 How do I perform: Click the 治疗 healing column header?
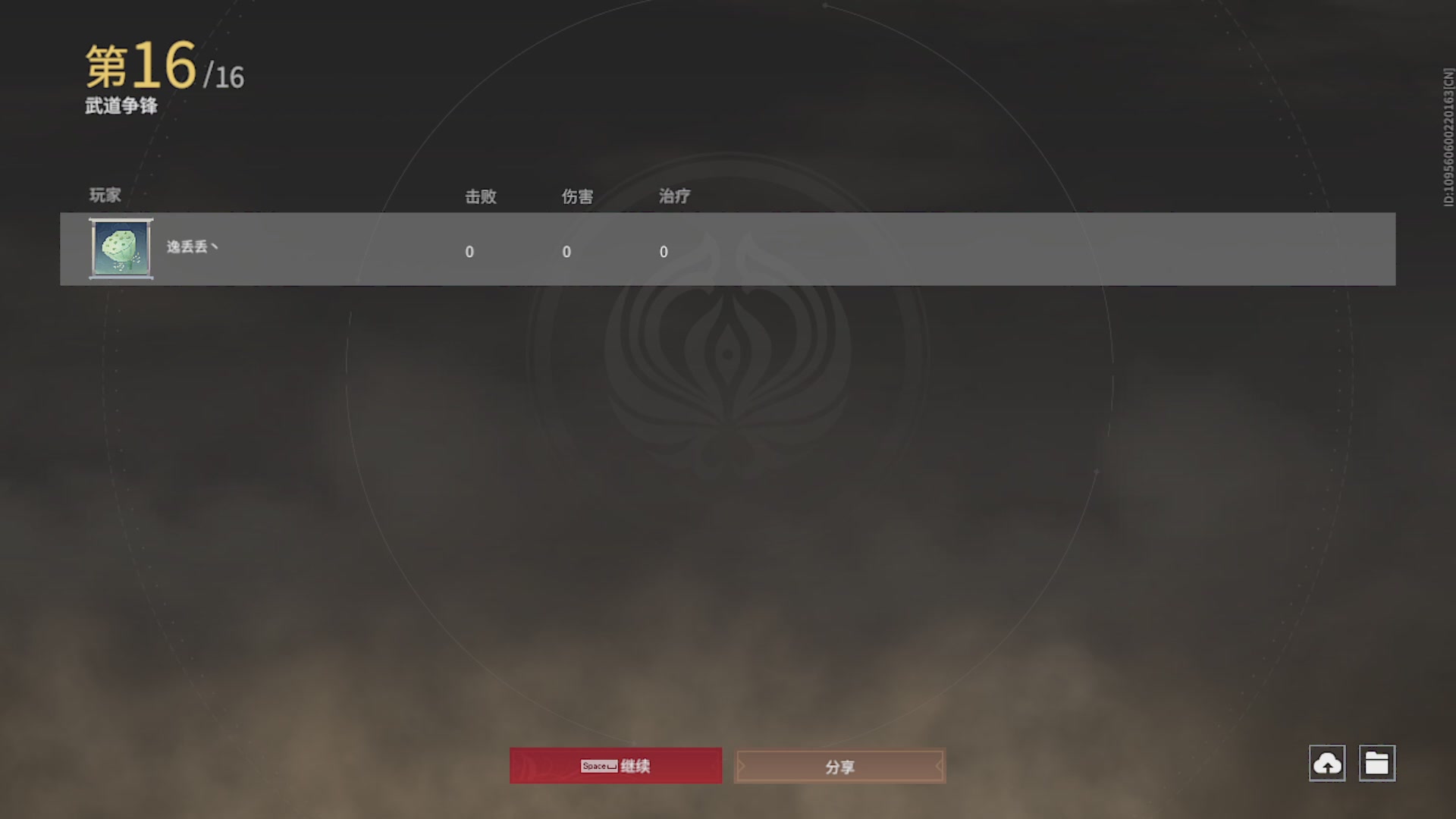[674, 196]
